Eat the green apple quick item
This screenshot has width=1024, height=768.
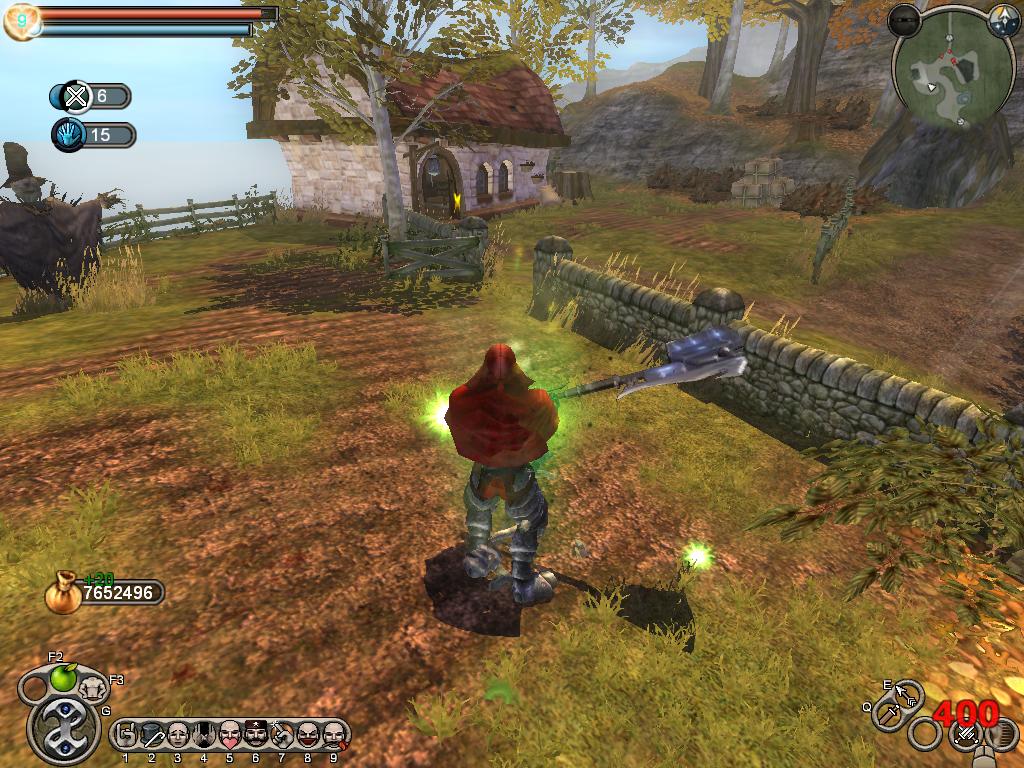point(63,679)
